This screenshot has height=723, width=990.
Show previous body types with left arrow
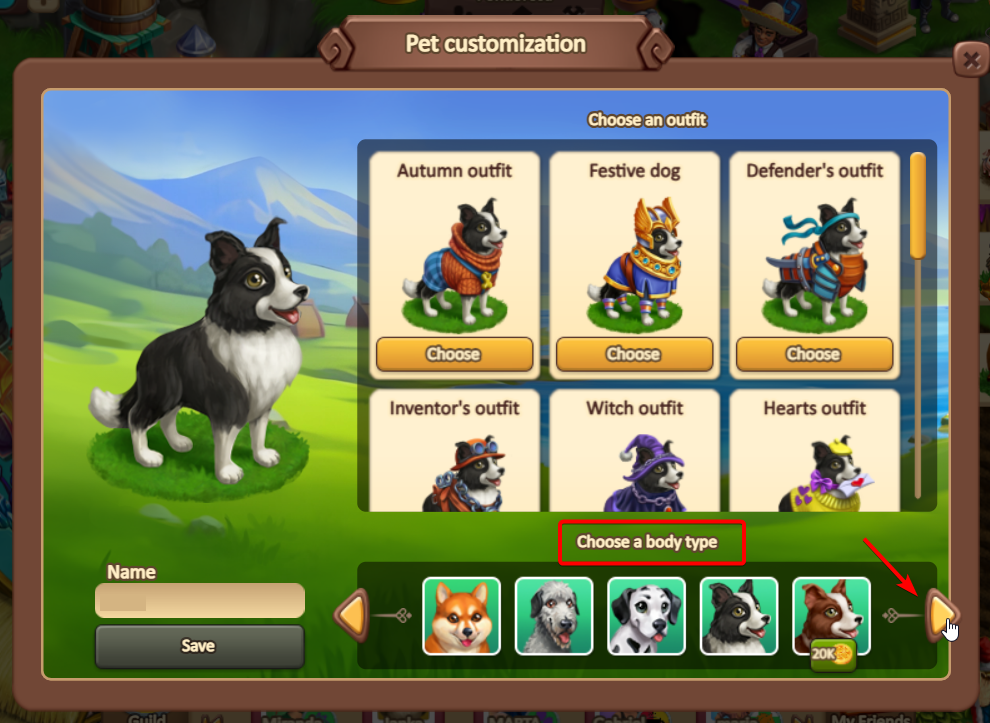pos(351,614)
